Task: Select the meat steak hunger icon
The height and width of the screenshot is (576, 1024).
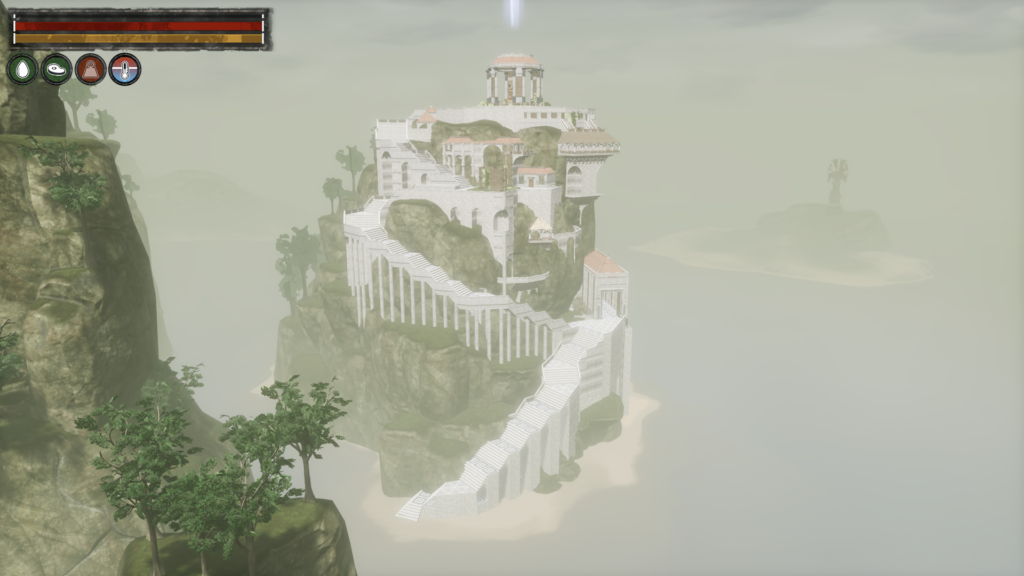Action: [56, 69]
